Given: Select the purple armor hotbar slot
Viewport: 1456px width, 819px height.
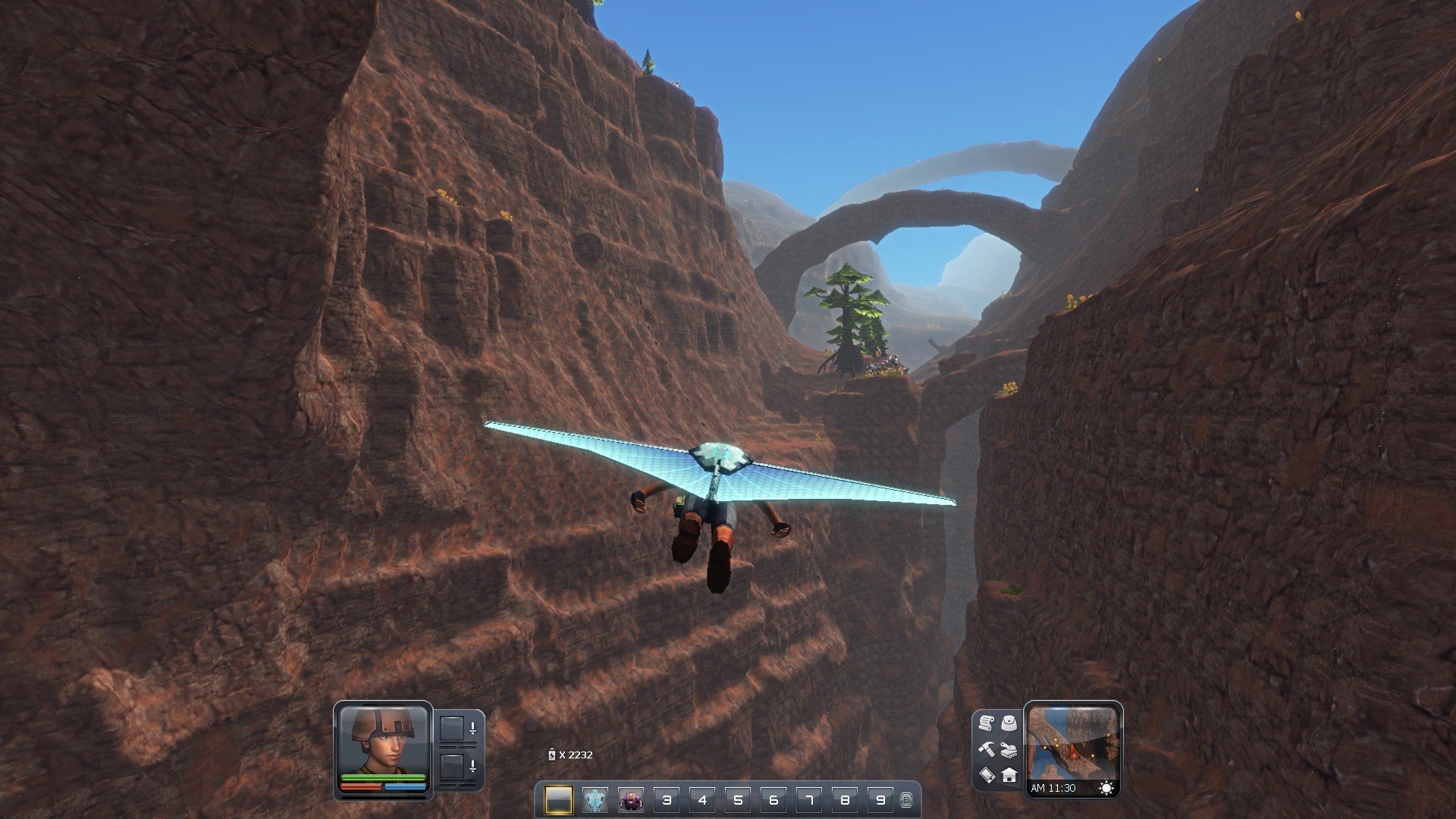Looking at the screenshot, I should [631, 799].
